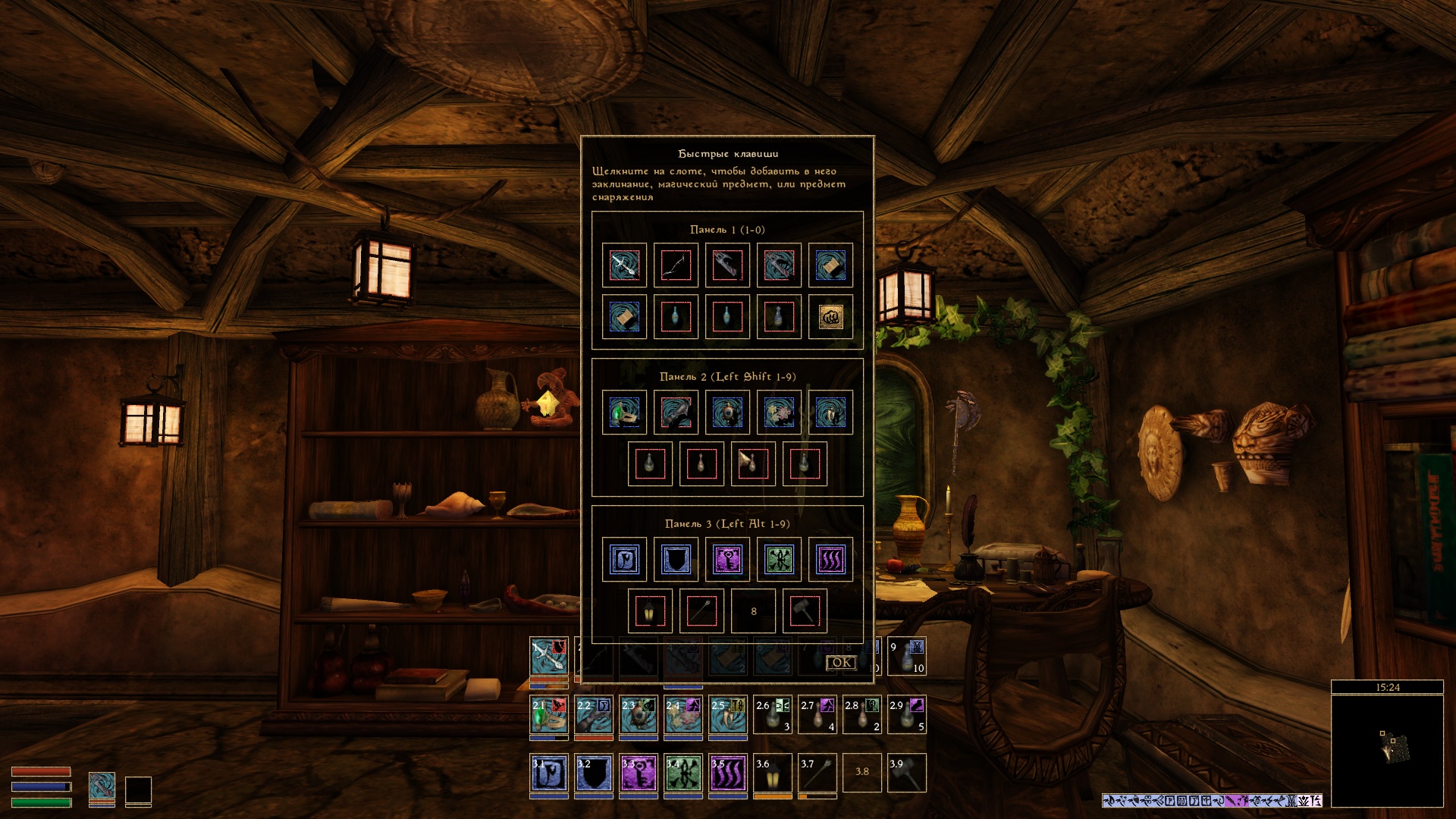Image resolution: width=1456 pixels, height=819 pixels.
Task: Click the empty hotbar slot 3.8
Action: pyautogui.click(x=862, y=773)
